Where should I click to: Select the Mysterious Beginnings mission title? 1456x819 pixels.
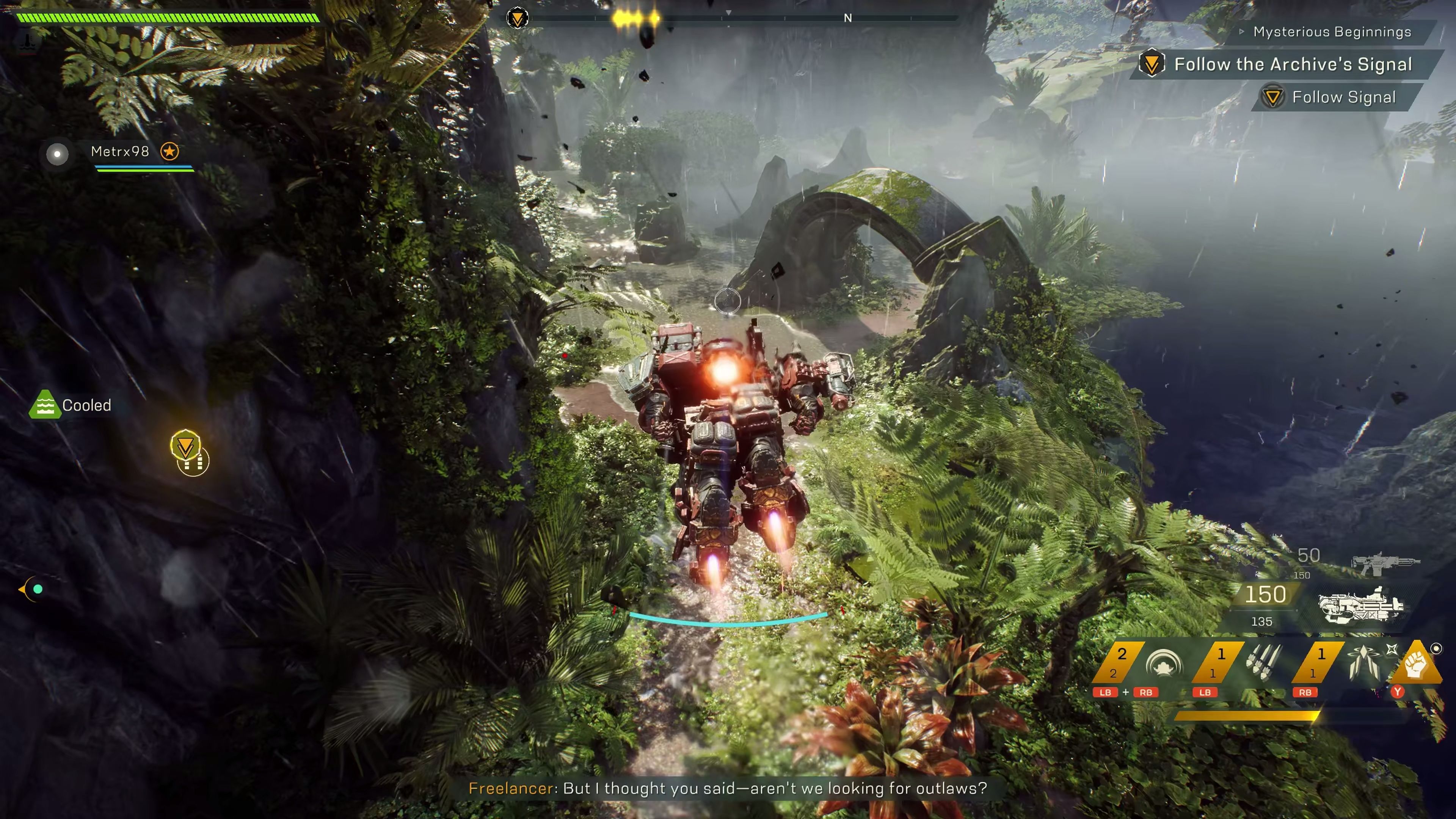coord(1332,32)
